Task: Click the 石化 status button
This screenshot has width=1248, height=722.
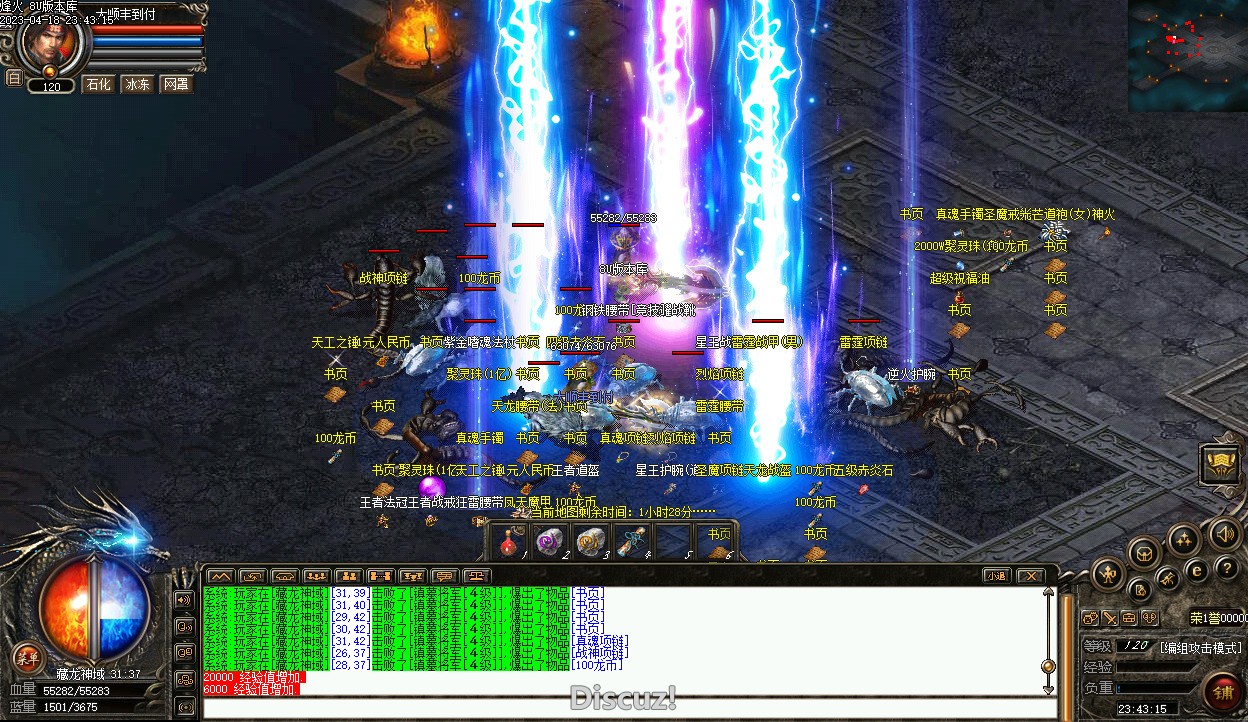Action: tap(97, 85)
